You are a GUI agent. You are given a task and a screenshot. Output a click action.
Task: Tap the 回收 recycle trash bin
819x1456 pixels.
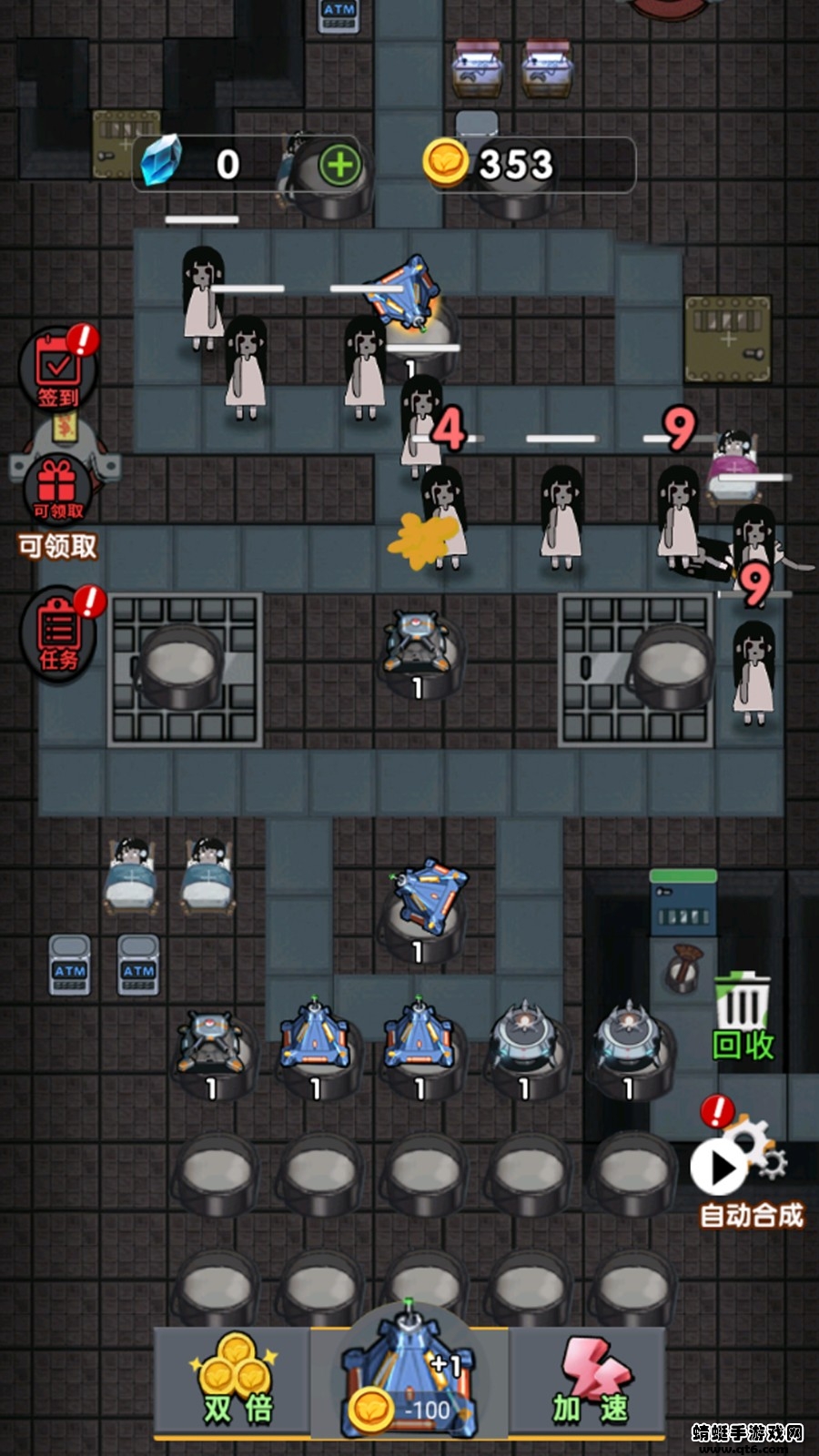pyautogui.click(x=742, y=1015)
